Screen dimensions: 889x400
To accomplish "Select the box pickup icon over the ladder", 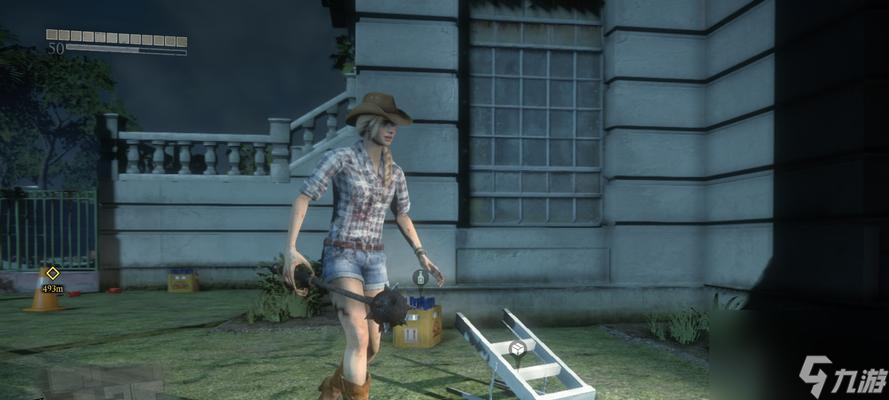I will [517, 348].
